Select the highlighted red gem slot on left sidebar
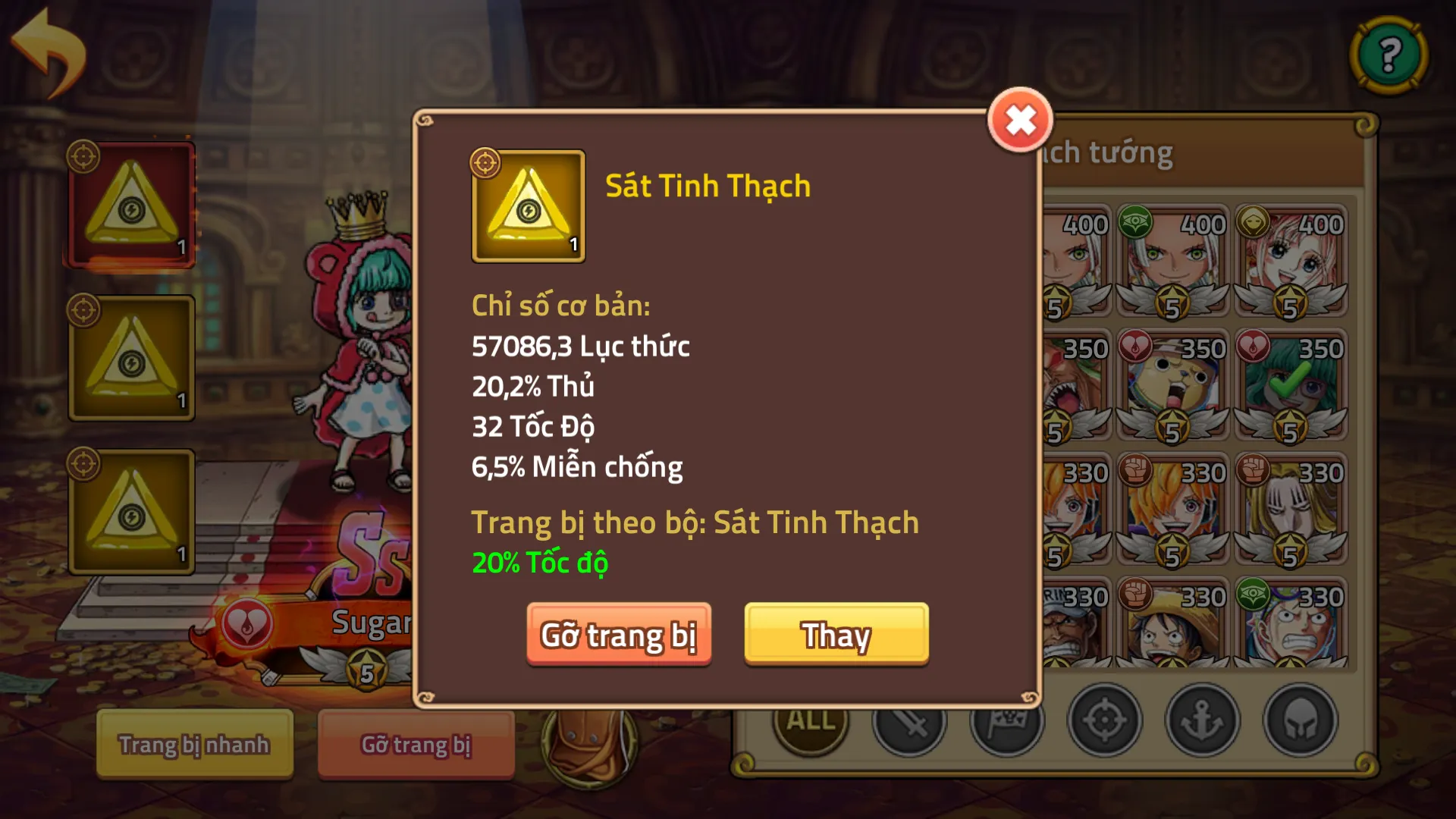This screenshot has height=819, width=1456. (x=130, y=203)
